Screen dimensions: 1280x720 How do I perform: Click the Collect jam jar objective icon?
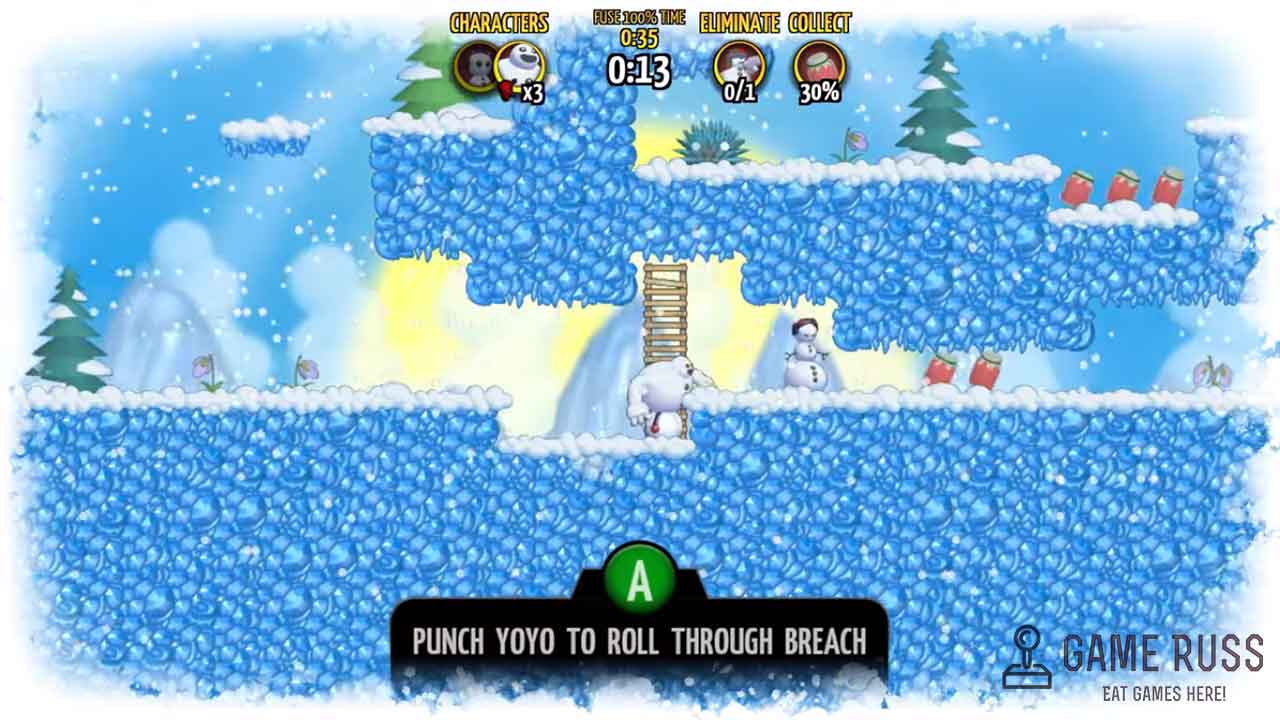pos(818,65)
